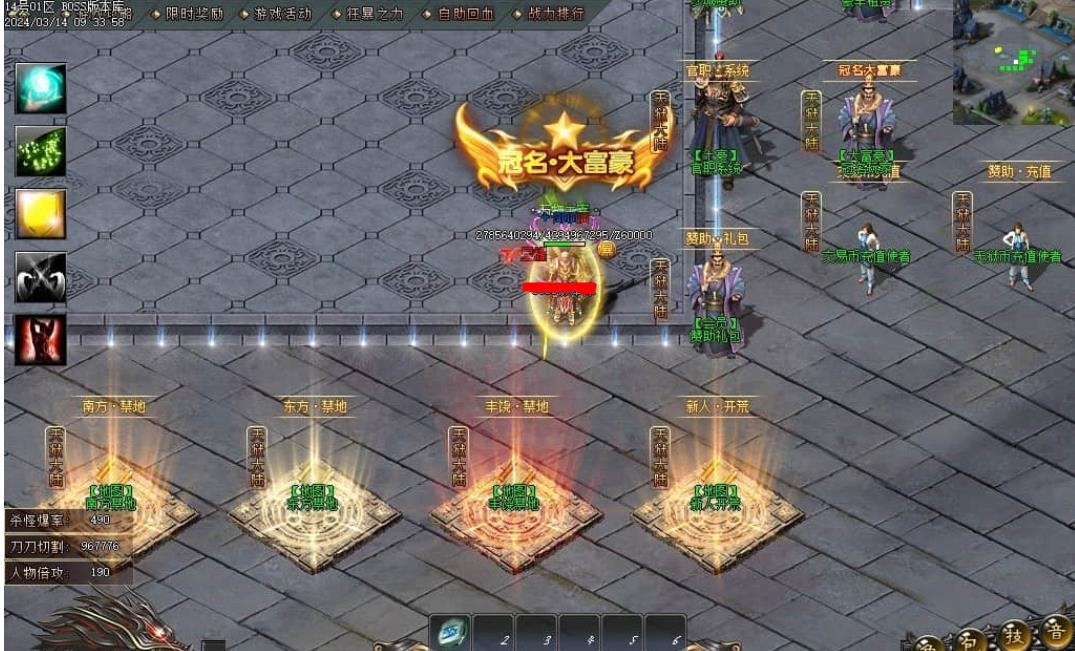Screen dimensions: 1075x651
Task: Trigger the golden shield skill icon
Action: [x=41, y=214]
